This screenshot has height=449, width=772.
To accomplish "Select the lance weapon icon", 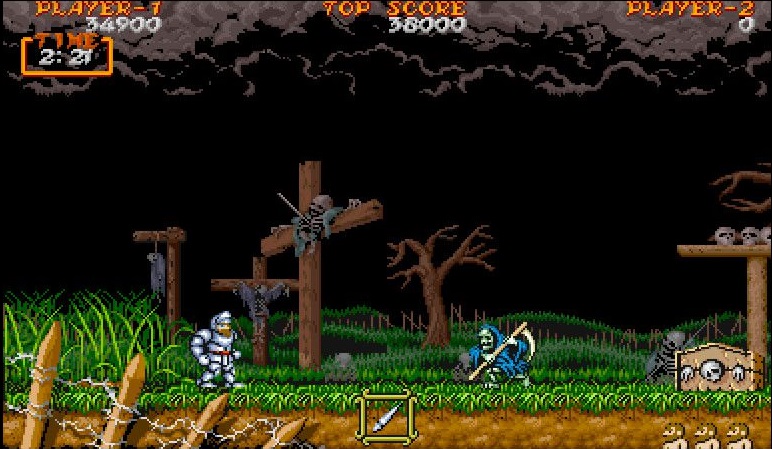I will 387,414.
